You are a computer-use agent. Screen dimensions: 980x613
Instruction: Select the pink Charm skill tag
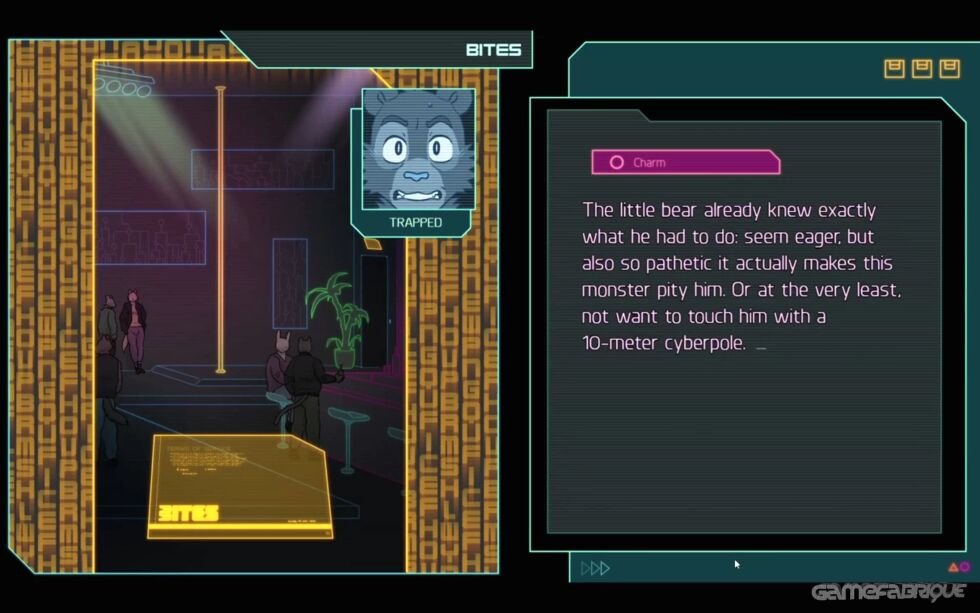click(686, 162)
